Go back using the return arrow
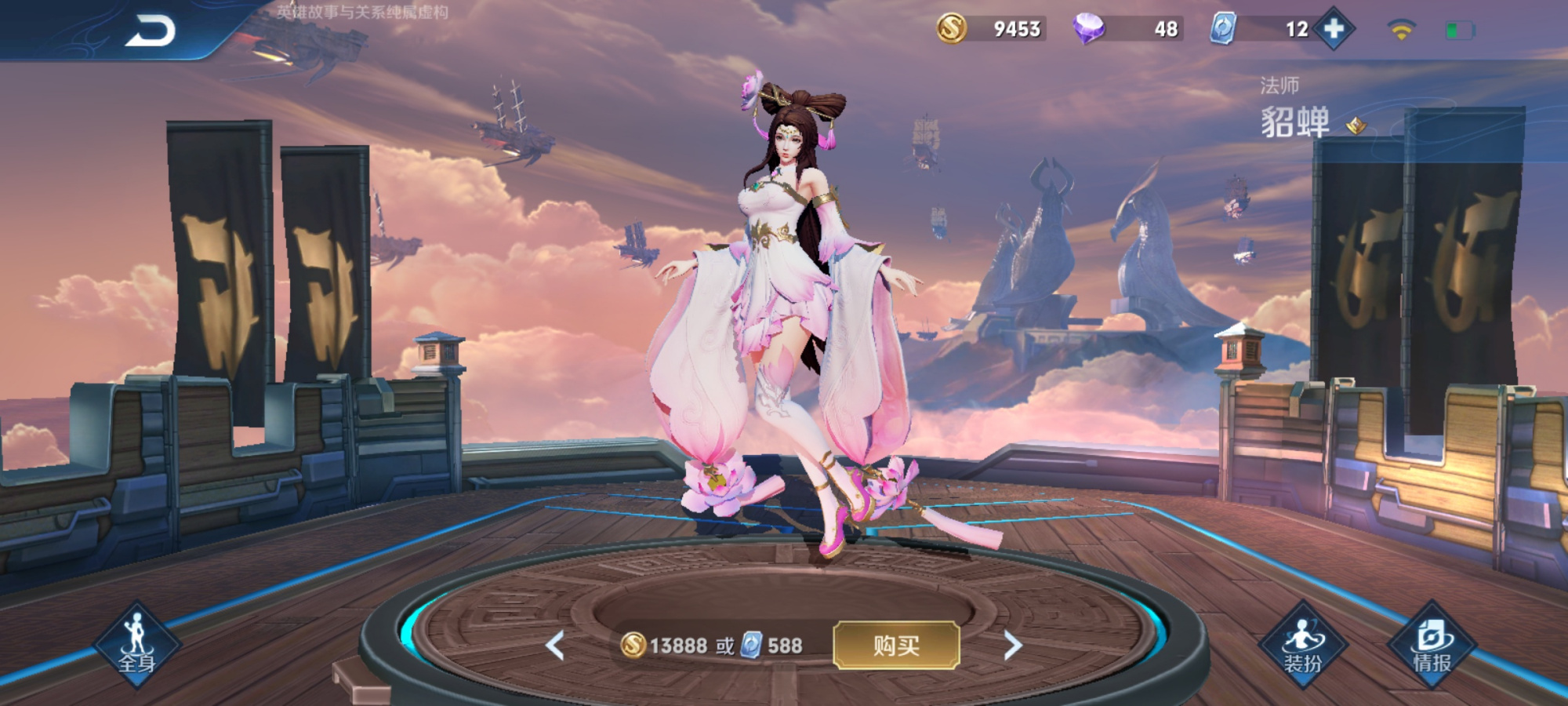Viewport: 1568px width, 706px height. 151,31
